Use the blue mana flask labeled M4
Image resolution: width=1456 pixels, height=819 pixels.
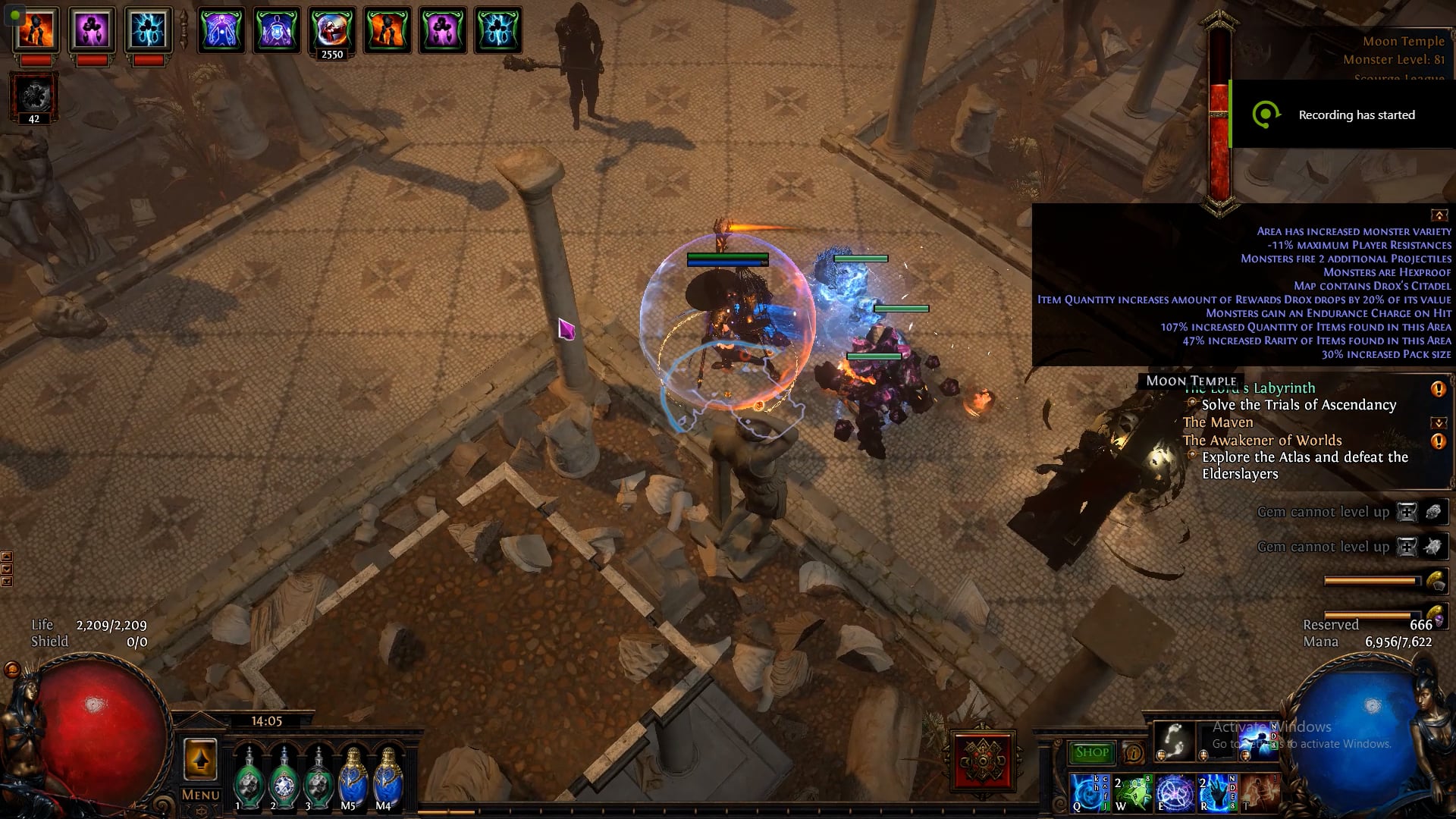388,778
